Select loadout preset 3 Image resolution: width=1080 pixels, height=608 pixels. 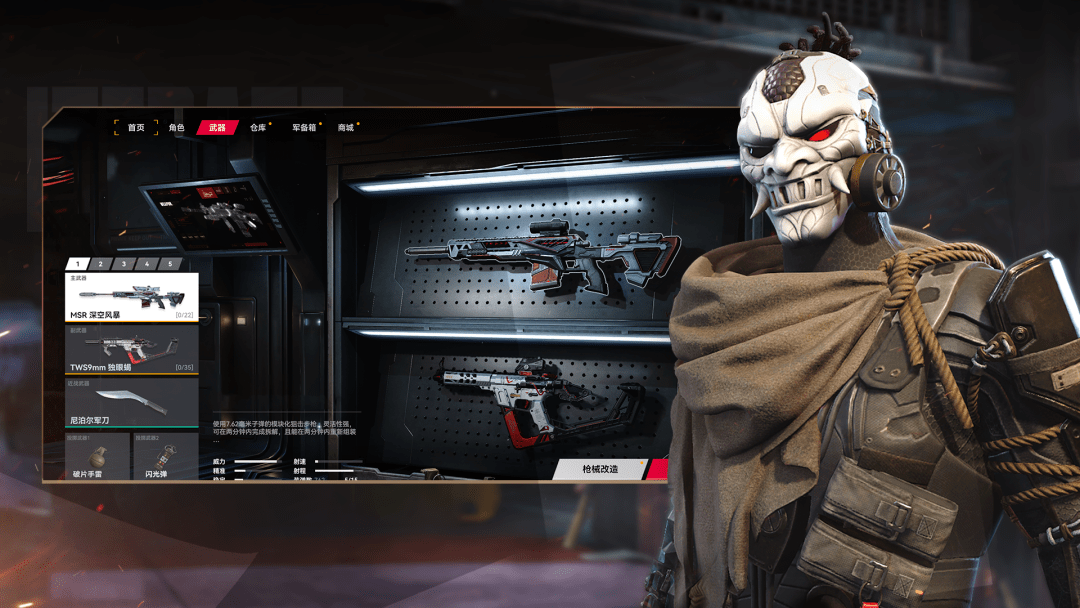pos(123,264)
